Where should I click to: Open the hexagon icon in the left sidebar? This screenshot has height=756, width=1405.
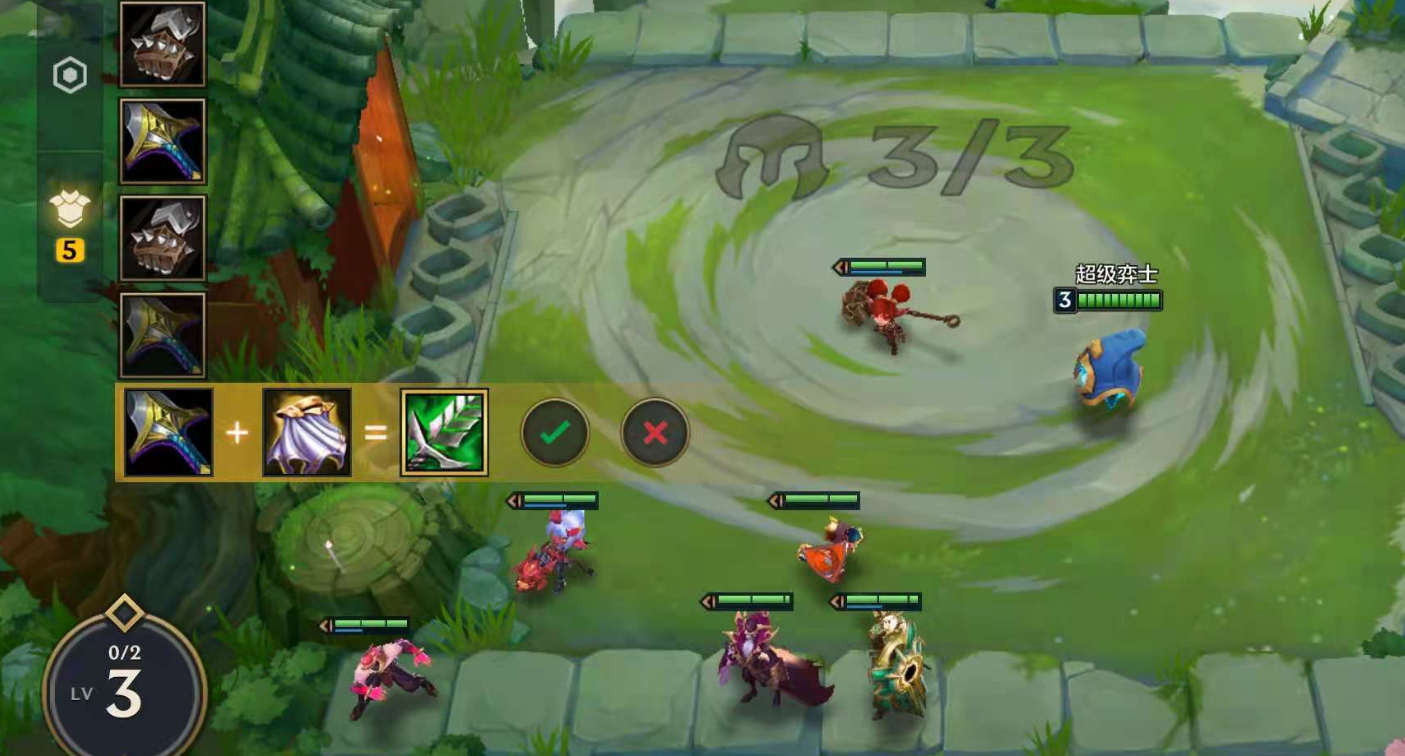click(x=70, y=76)
